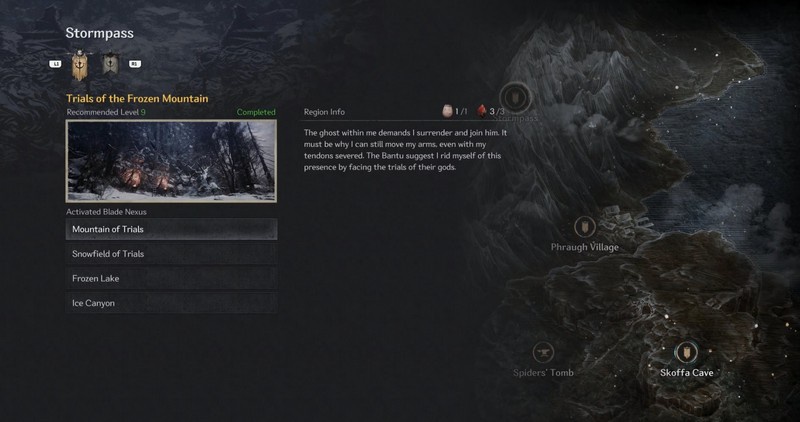
Task: Click the Trials of the Frozen Mountain thumbnail
Action: 171,161
